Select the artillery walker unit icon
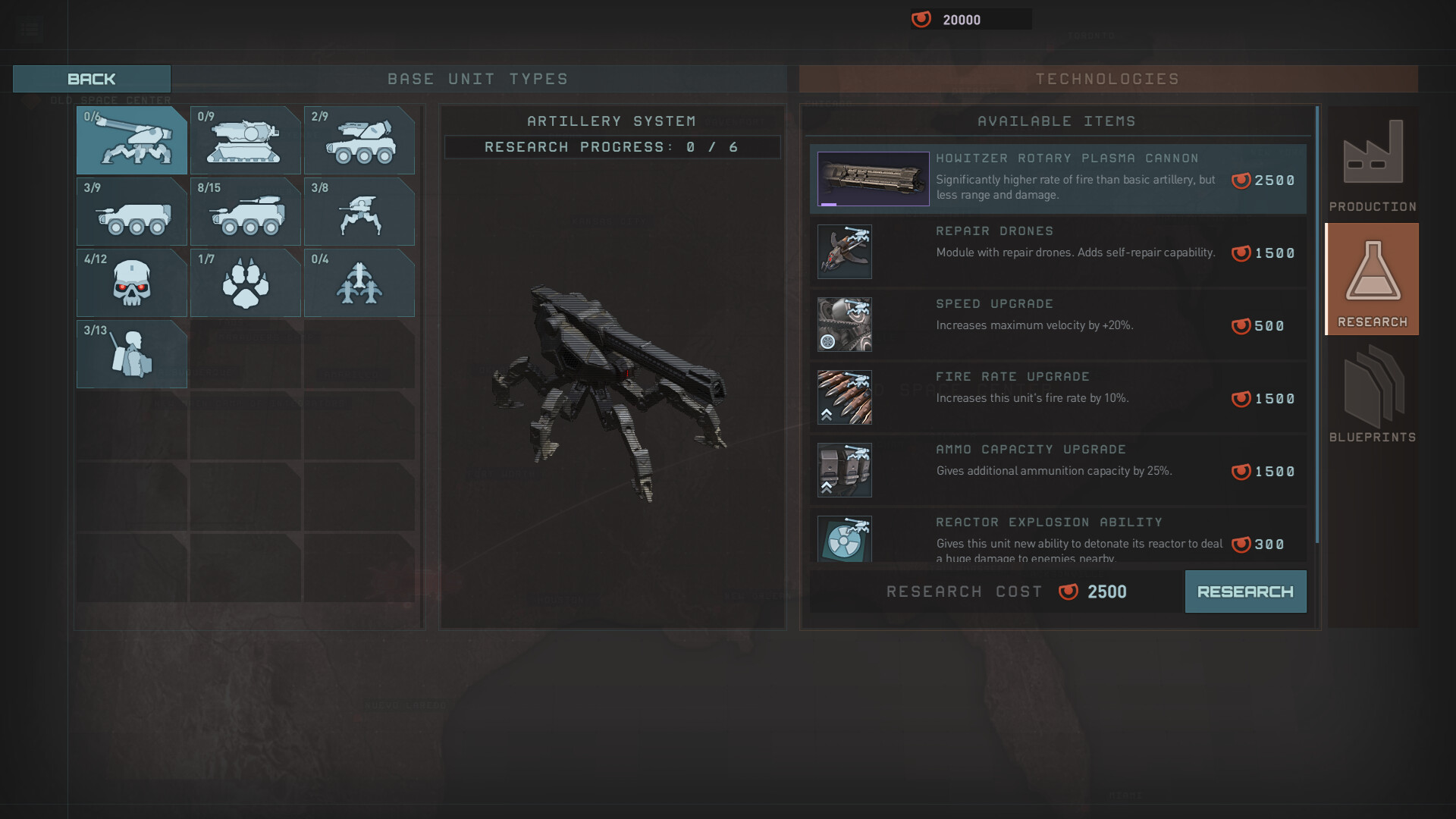1456x819 pixels. pyautogui.click(x=132, y=140)
